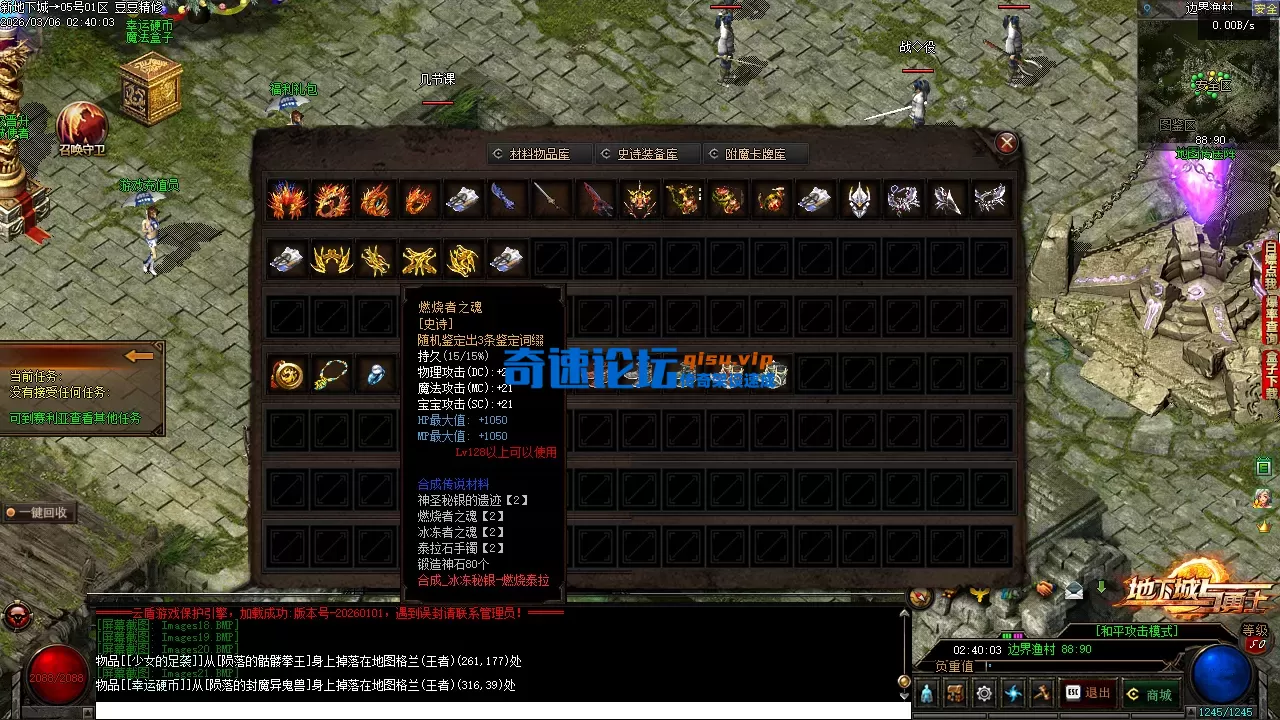Click the golden amulet icon in the storage grid
This screenshot has height=720, width=1280.
287,373
